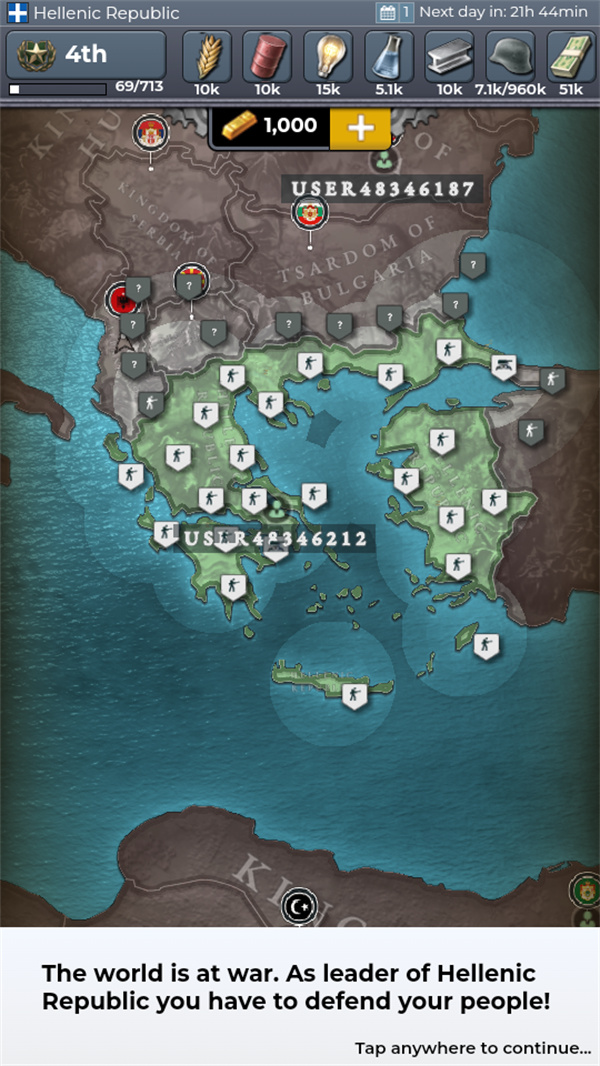Screen dimensions: 600x1066
Task: Select the Bulgaria coat of arms marker
Action: click(x=309, y=212)
